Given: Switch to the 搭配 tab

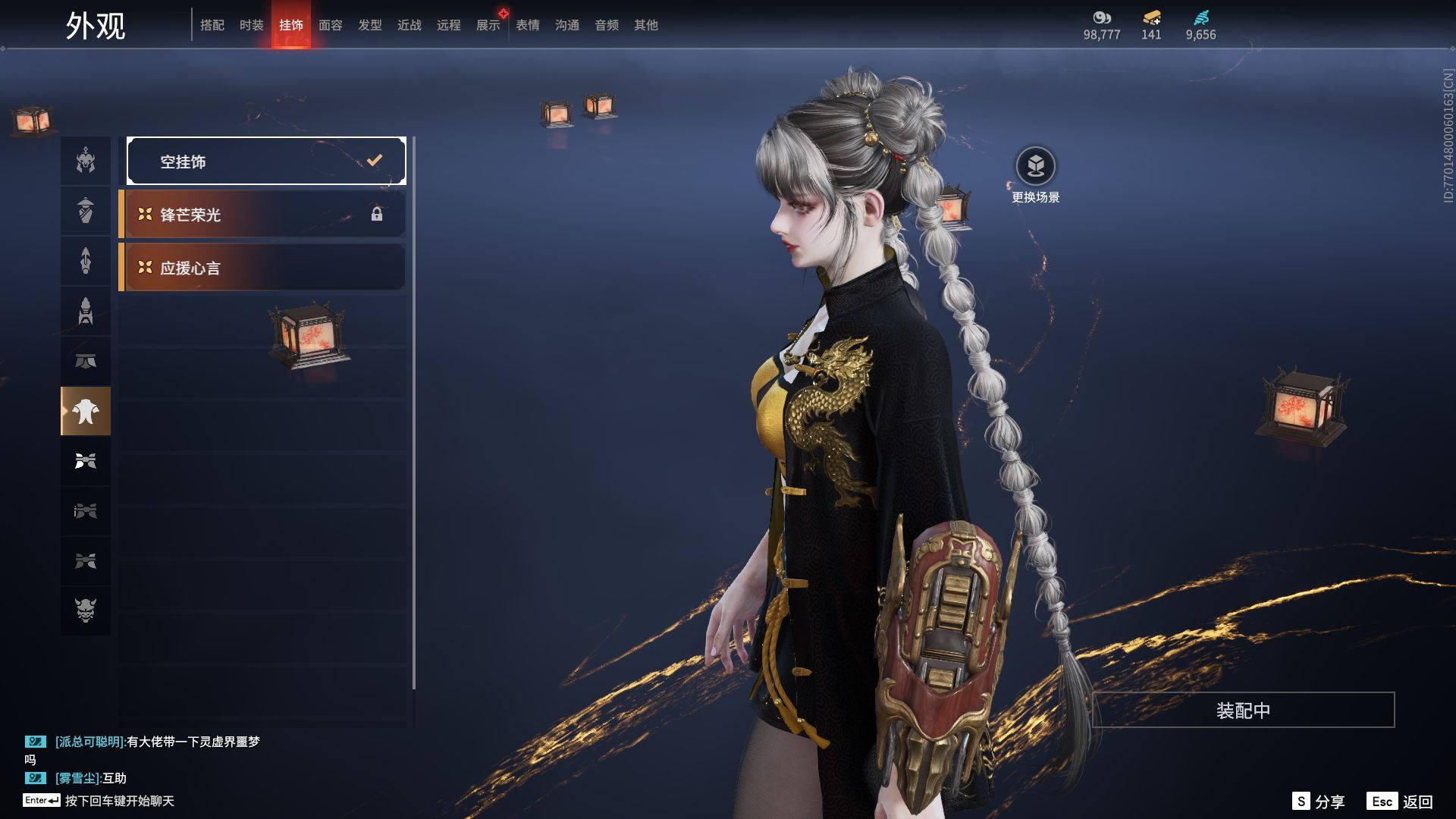Looking at the screenshot, I should tap(212, 25).
